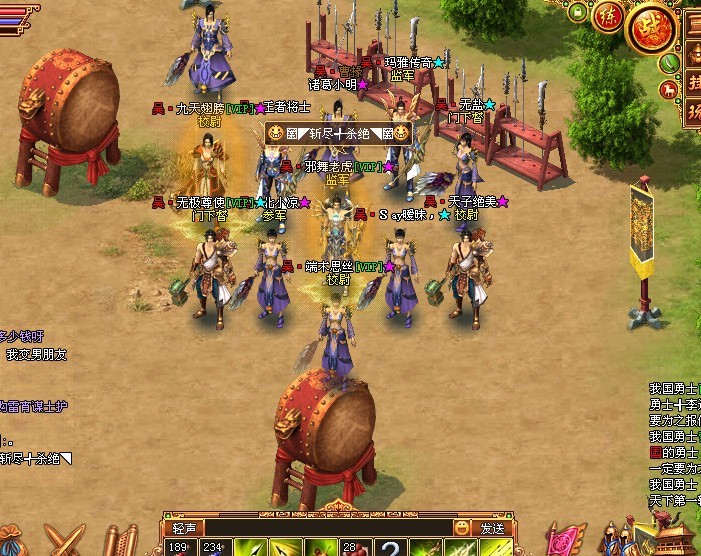Open the 轻声 chat channel selector
The width and height of the screenshot is (701, 556).
(x=183, y=528)
